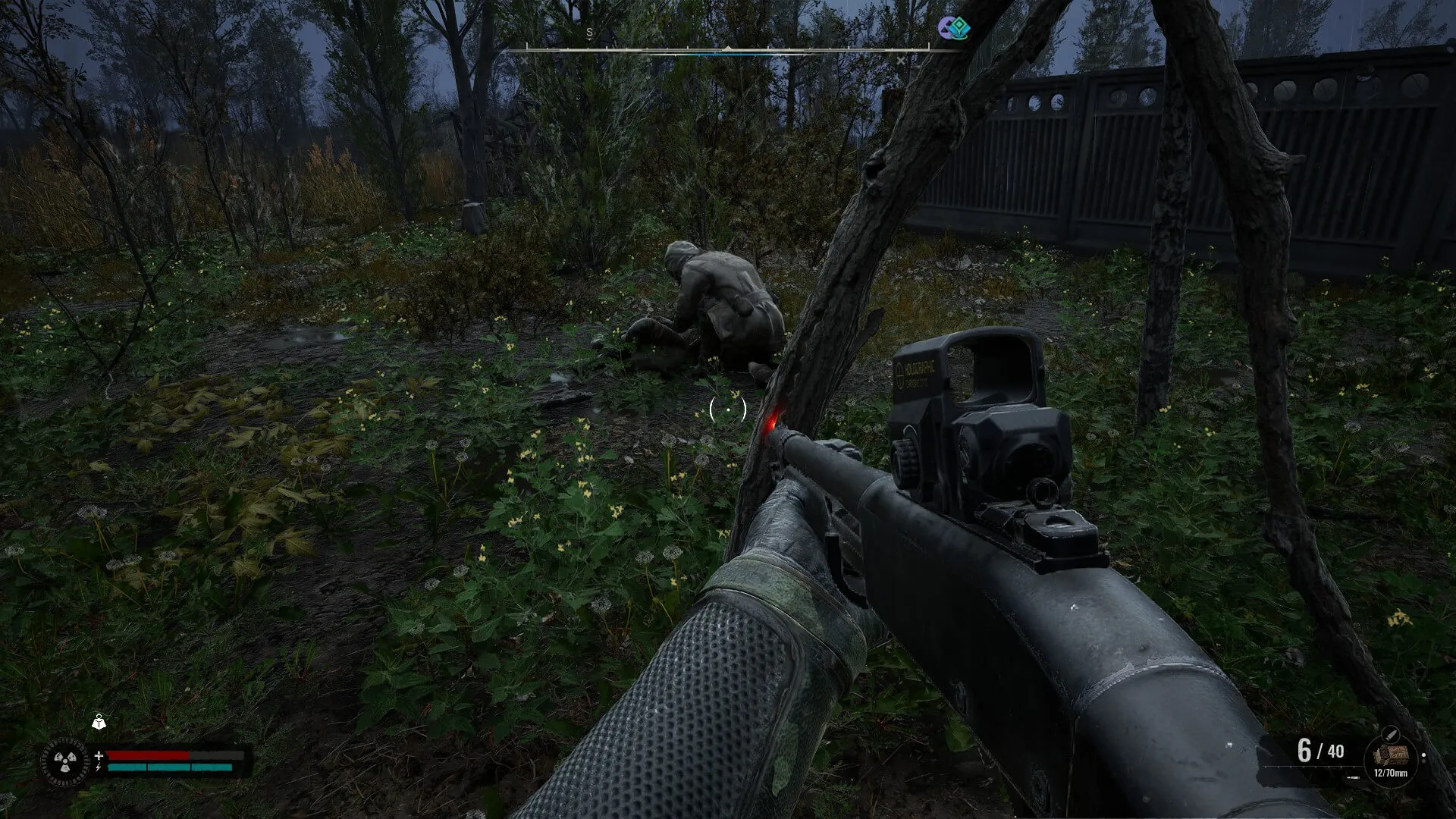Click the radiation dosimeter dial icon
The height and width of the screenshot is (819, 1456).
(x=65, y=761)
